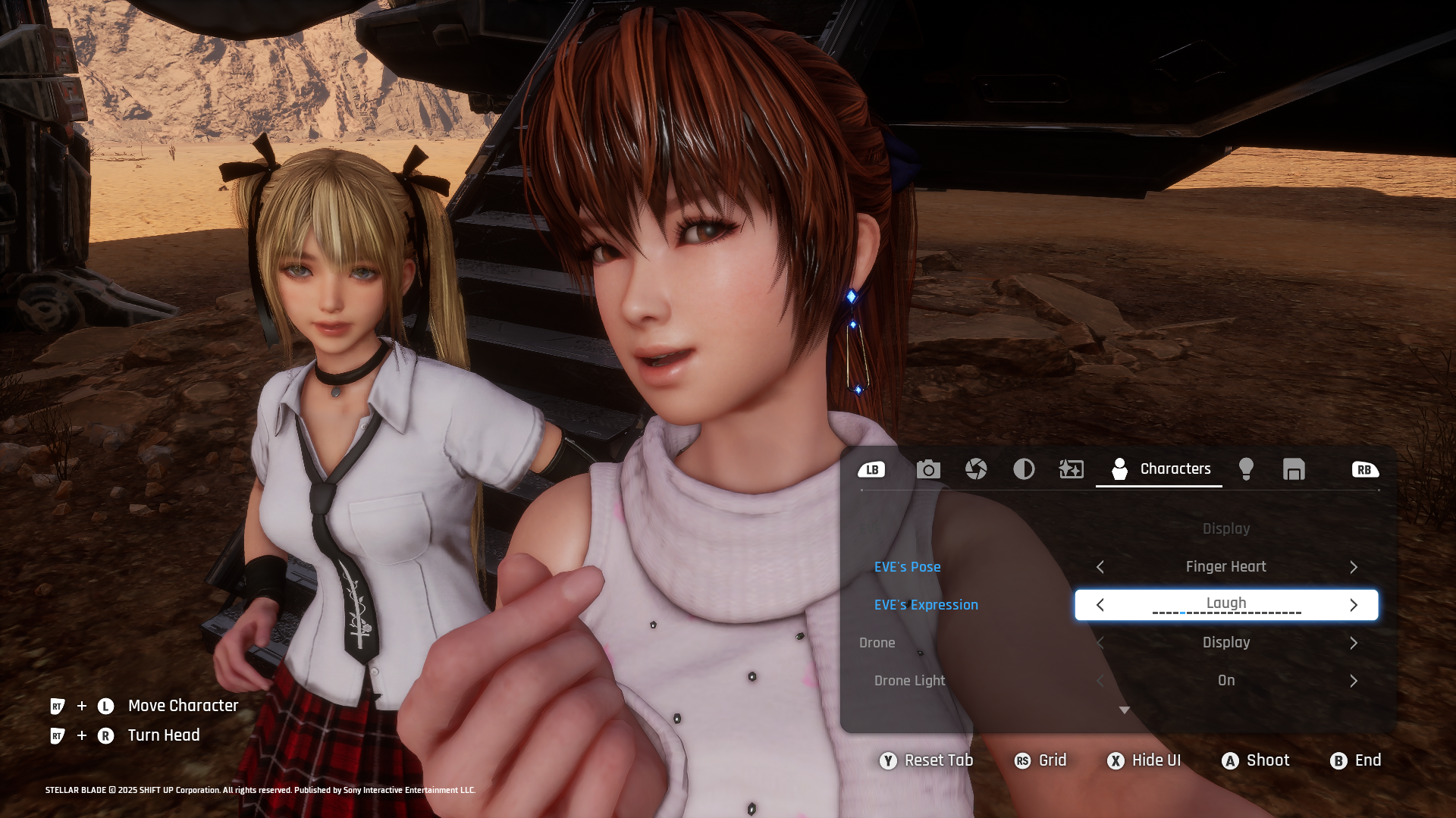This screenshot has width=1456, height=818.
Task: Hide the photo mode UI
Action: [x=1144, y=760]
